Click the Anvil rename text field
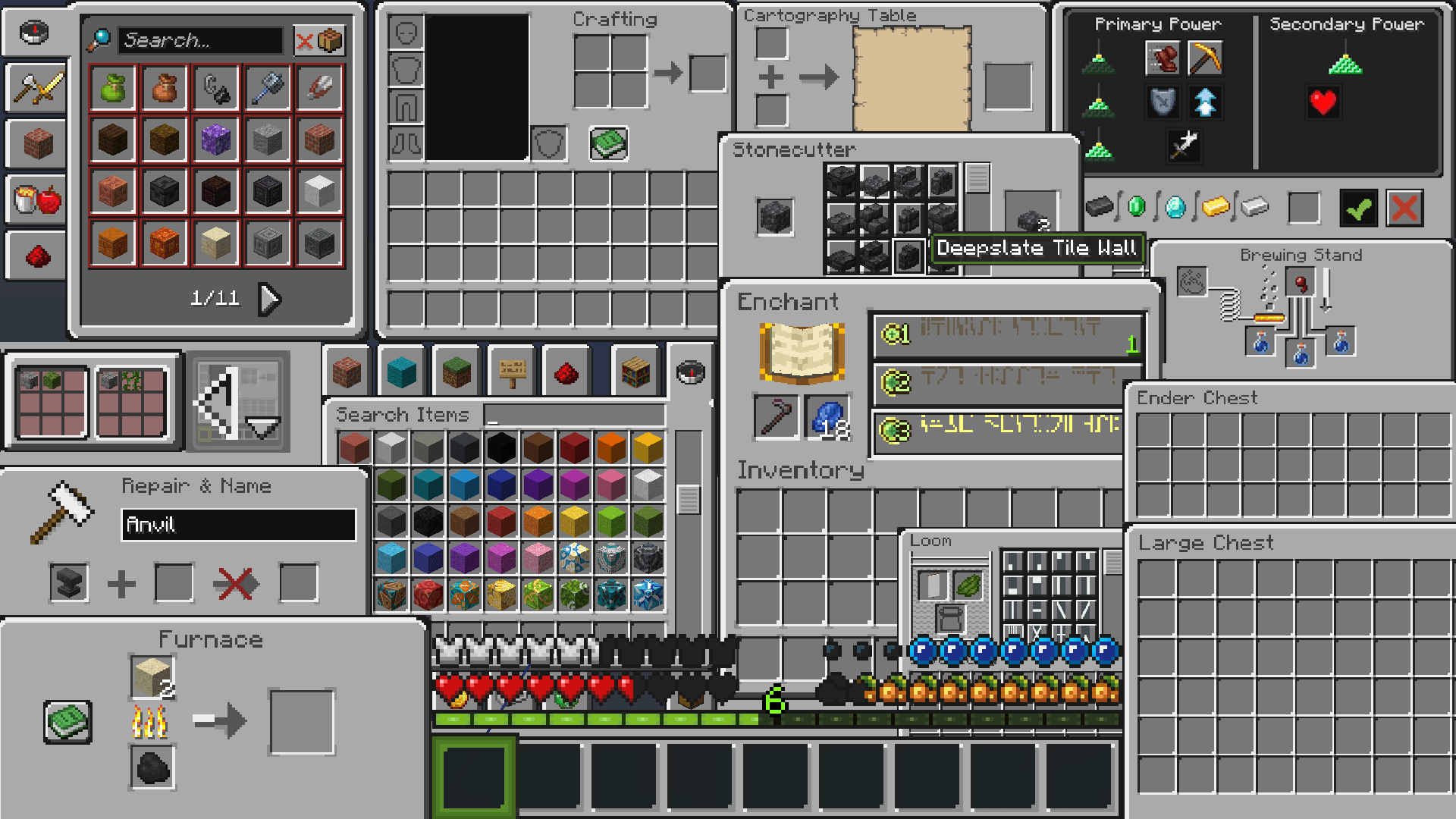 click(x=239, y=525)
